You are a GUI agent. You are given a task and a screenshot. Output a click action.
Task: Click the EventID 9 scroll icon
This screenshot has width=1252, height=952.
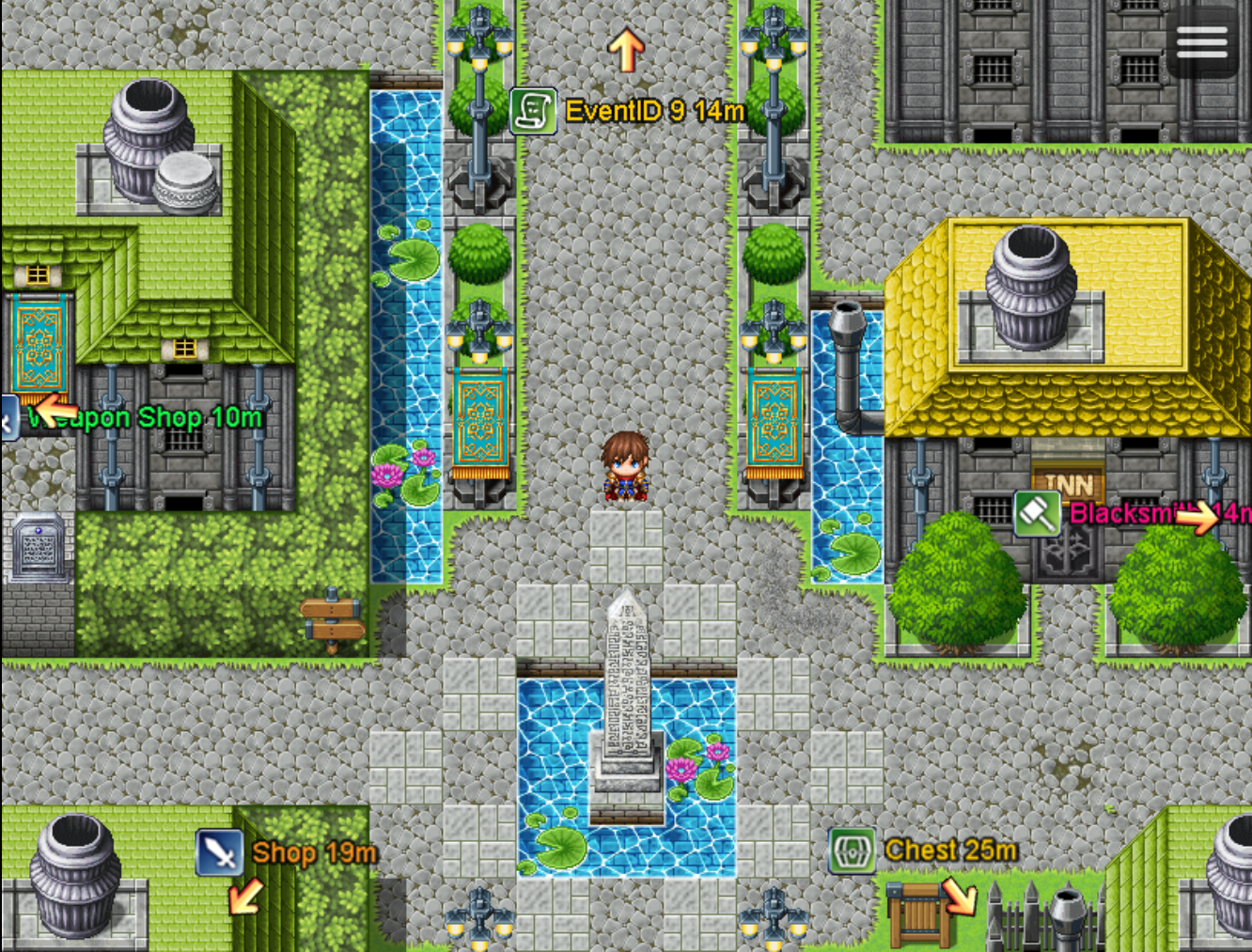[533, 108]
